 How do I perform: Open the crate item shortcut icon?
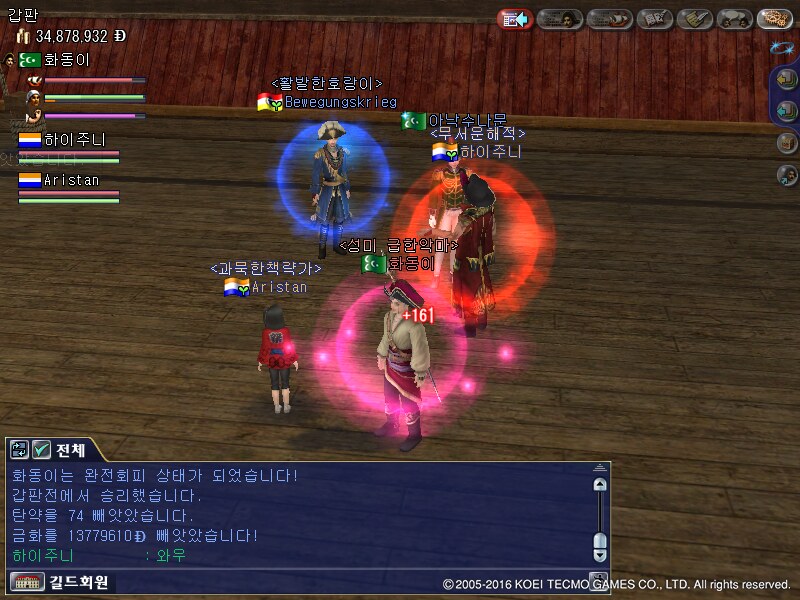click(x=787, y=143)
